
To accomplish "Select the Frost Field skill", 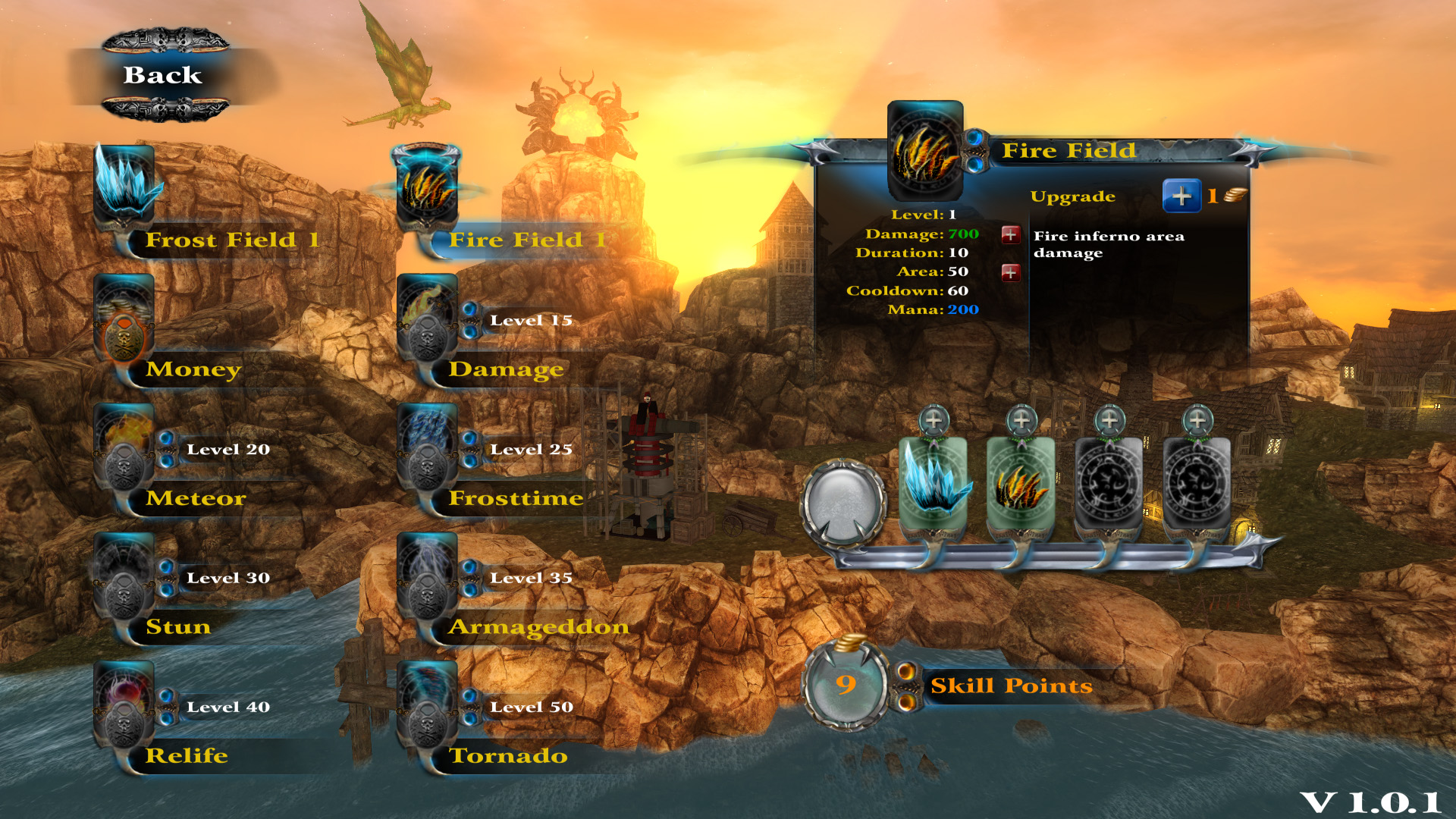I will [124, 186].
